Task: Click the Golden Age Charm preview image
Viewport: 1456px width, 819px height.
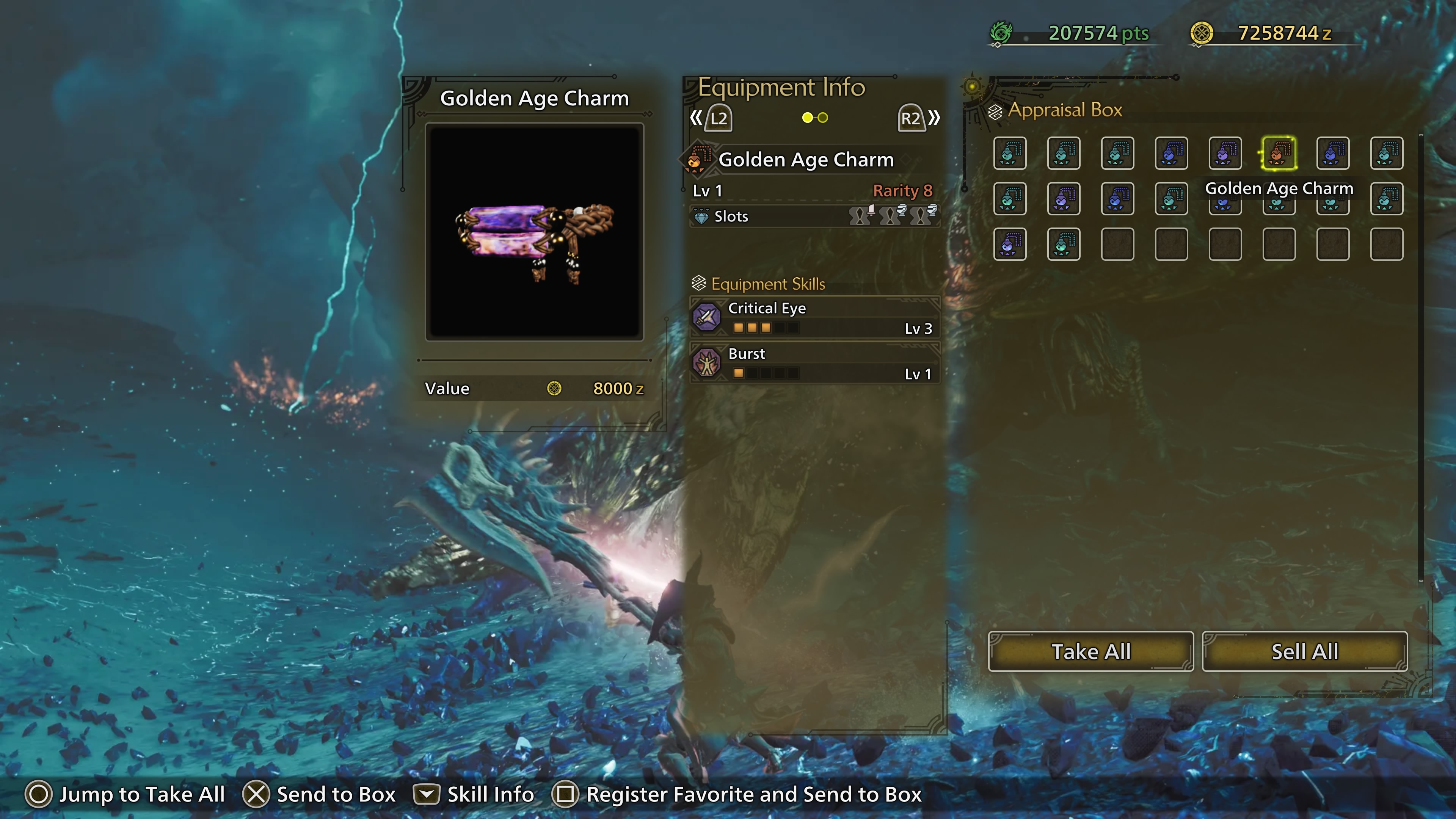Action: (x=534, y=232)
